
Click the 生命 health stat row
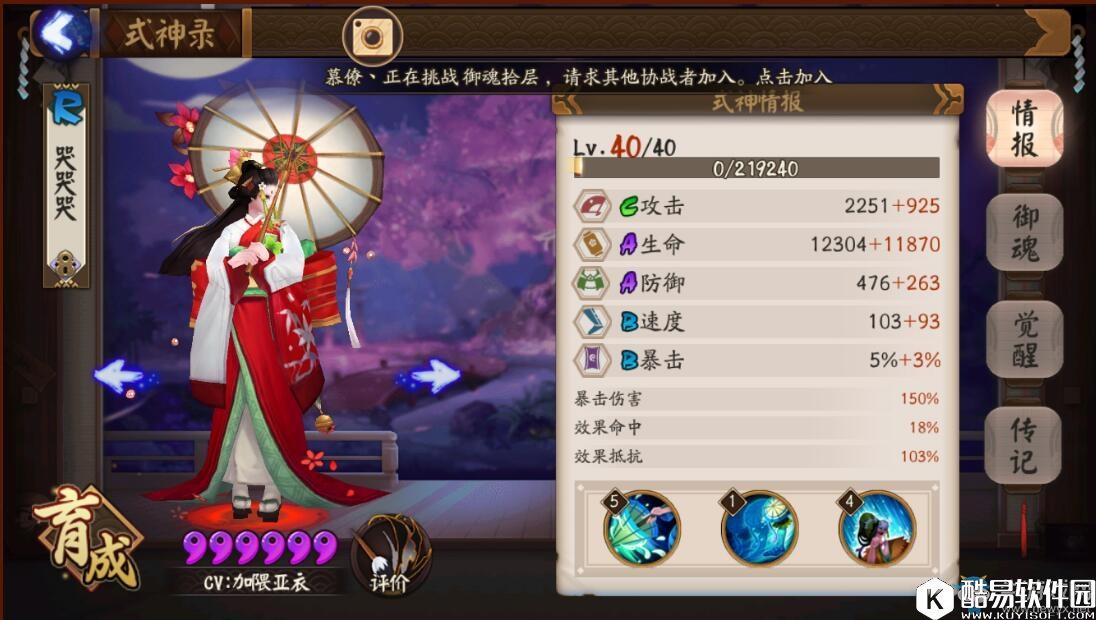(x=757, y=244)
